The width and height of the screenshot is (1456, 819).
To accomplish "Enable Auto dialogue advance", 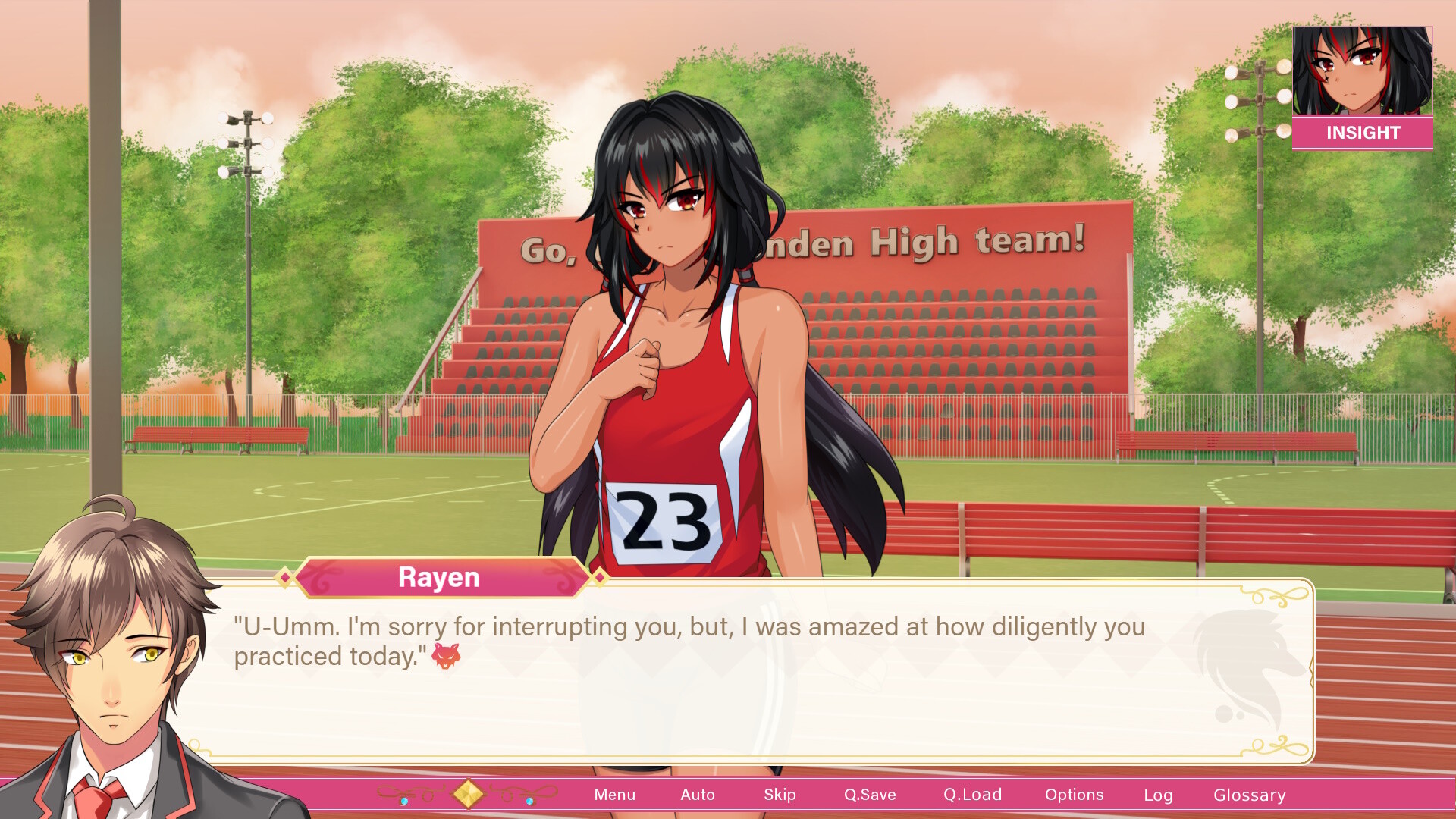I will click(697, 795).
